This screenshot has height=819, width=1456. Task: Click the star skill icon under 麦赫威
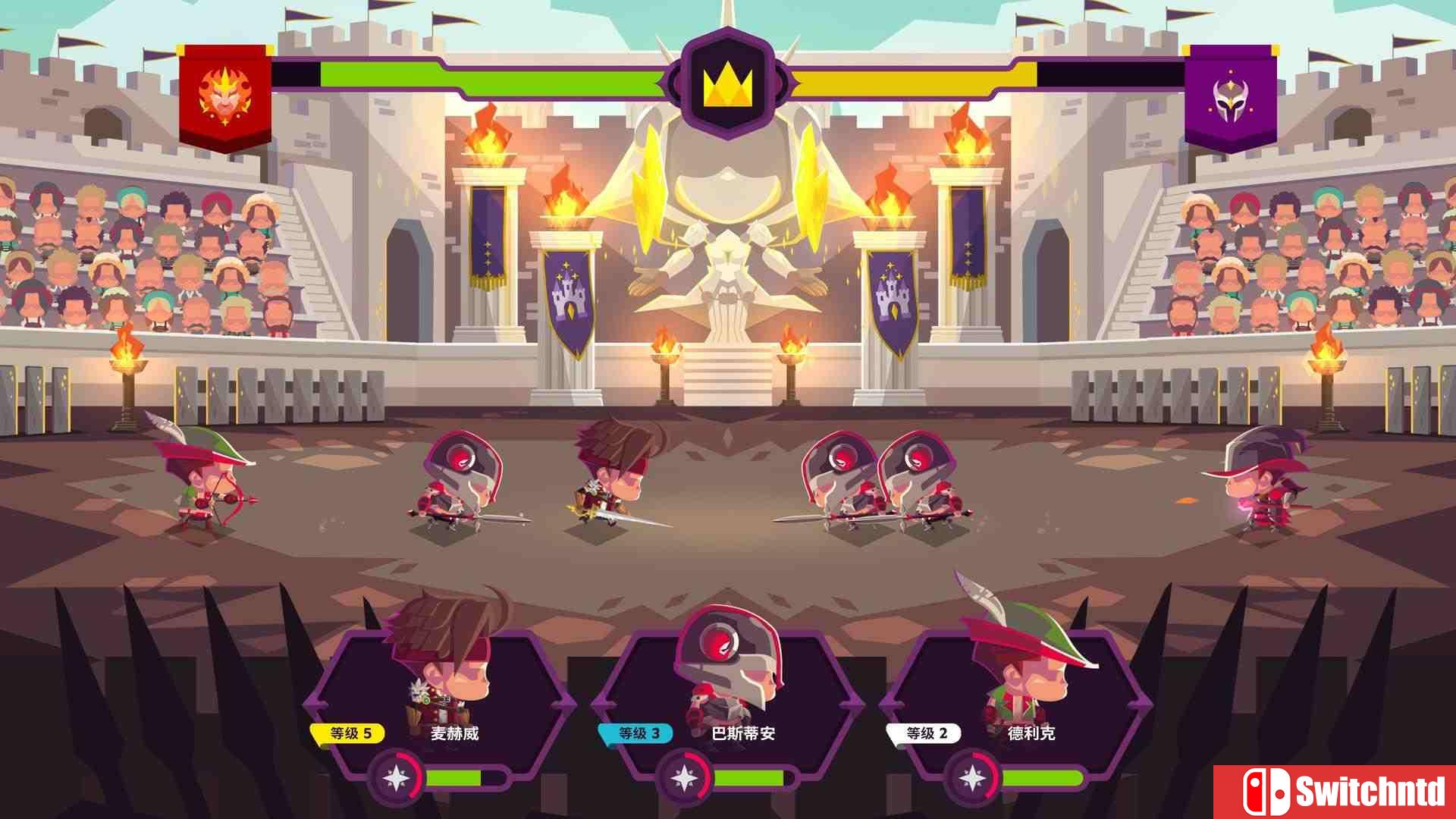point(394,777)
